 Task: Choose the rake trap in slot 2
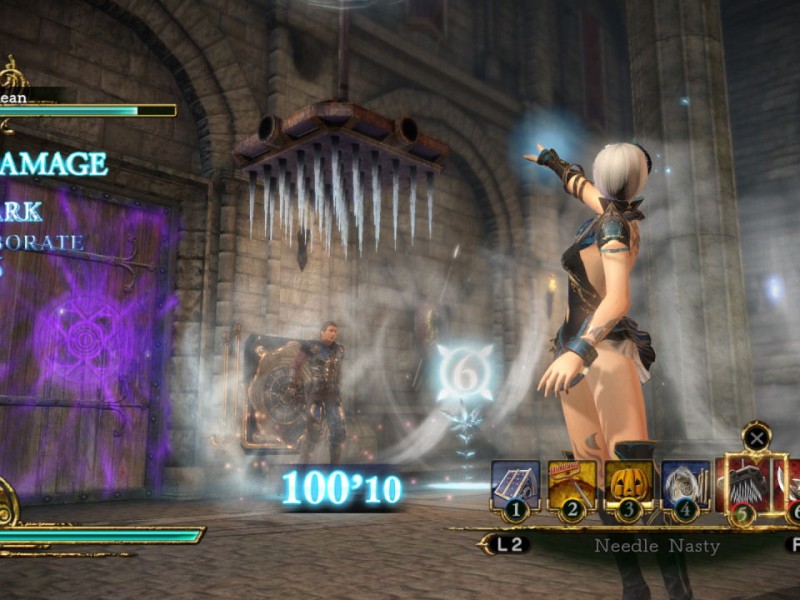[572, 484]
